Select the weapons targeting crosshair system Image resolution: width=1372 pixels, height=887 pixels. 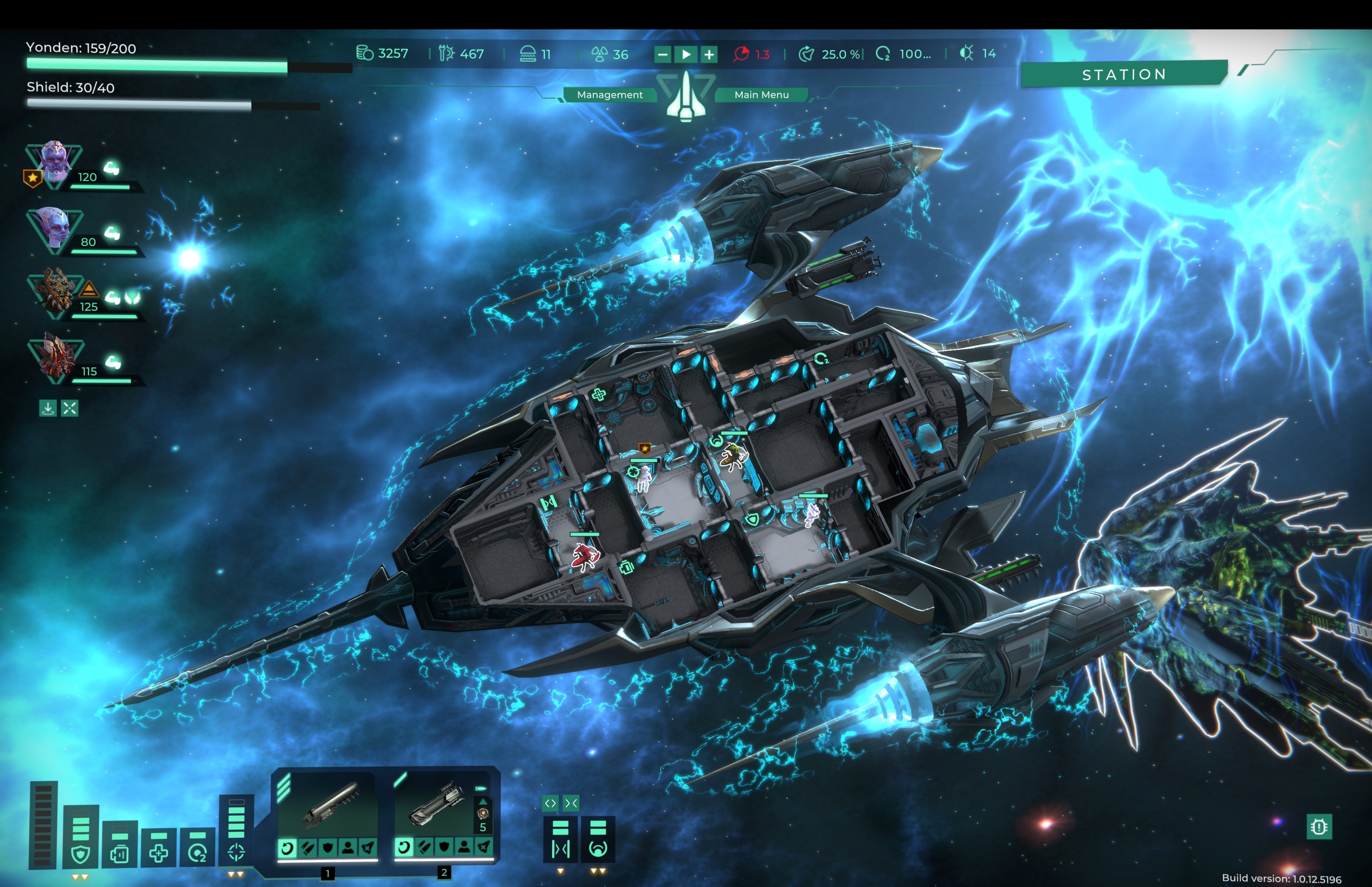click(x=236, y=851)
